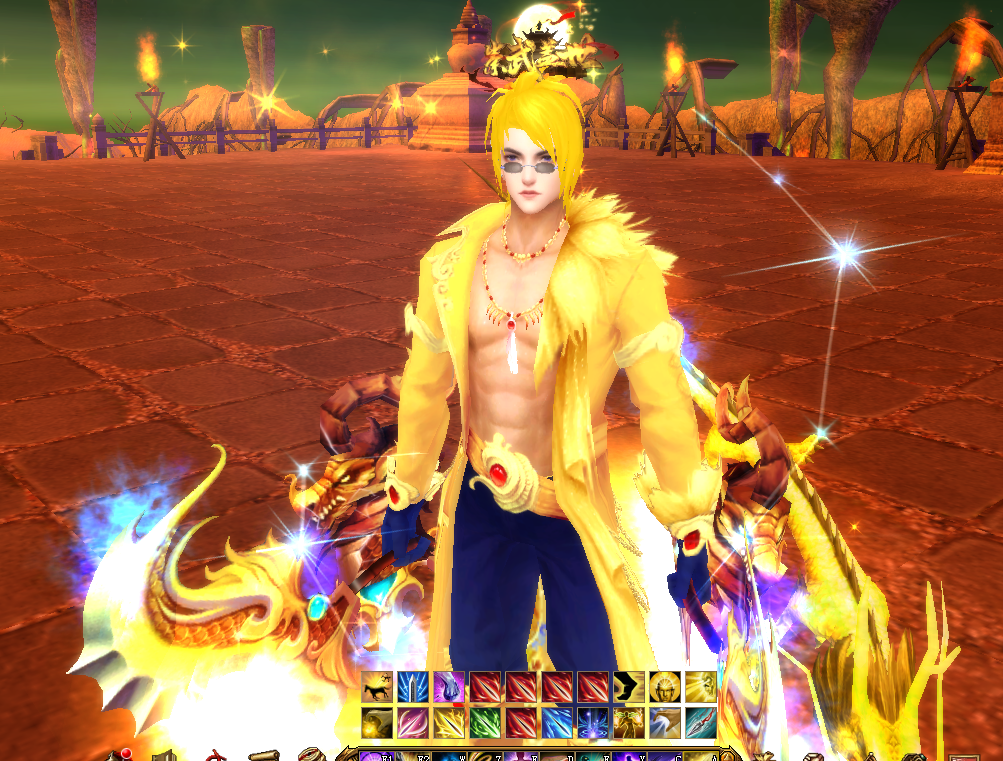
Task: Trigger the black boot kick skill
Action: (629, 687)
